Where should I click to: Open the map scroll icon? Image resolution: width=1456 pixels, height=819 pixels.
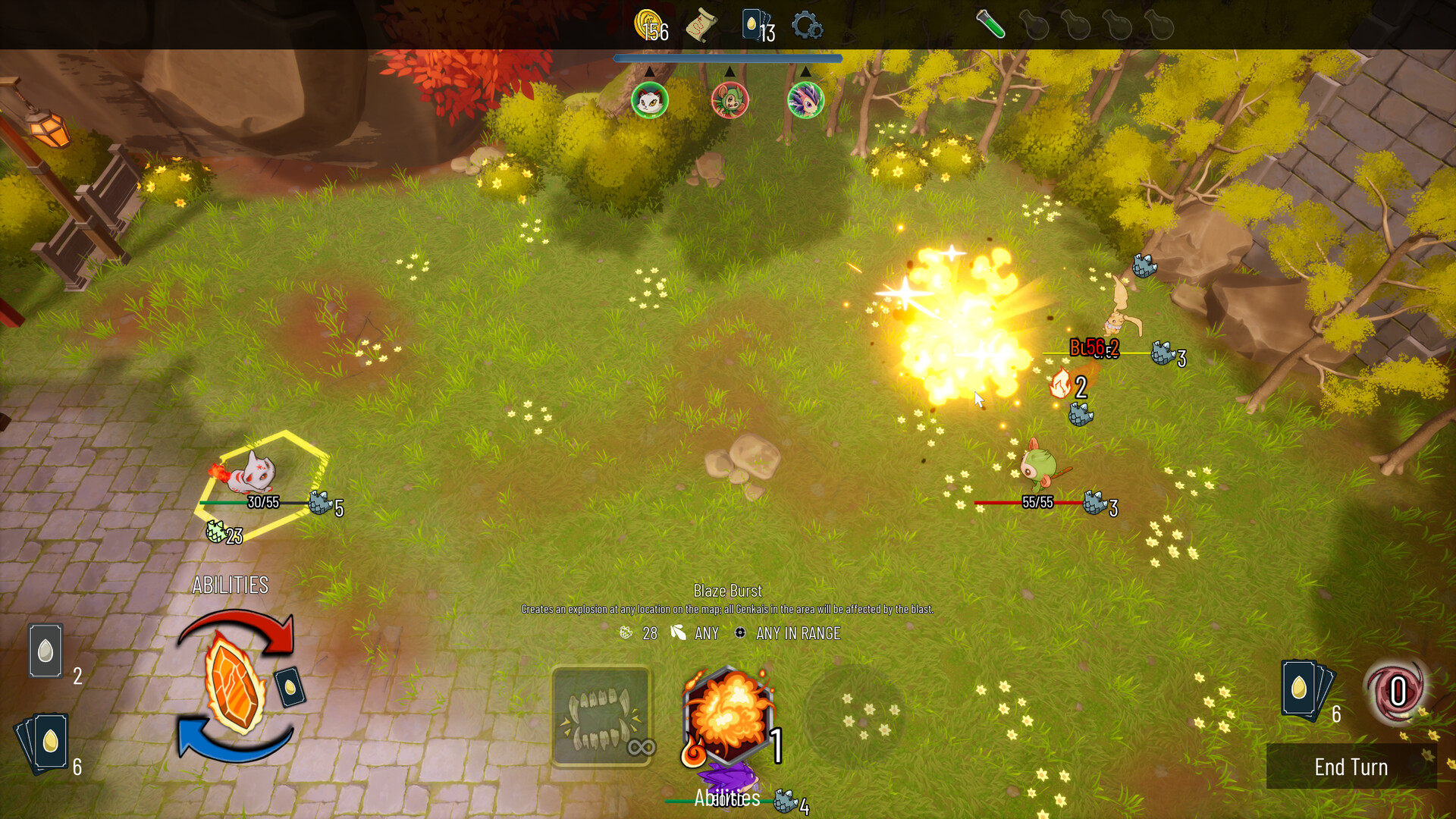[x=701, y=25]
